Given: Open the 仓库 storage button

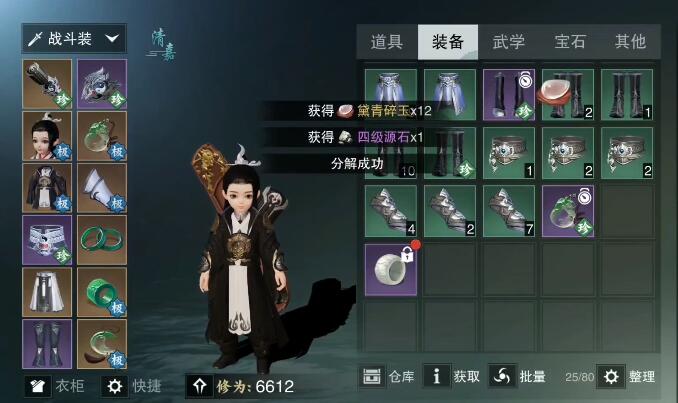Looking at the screenshot, I should [x=387, y=376].
